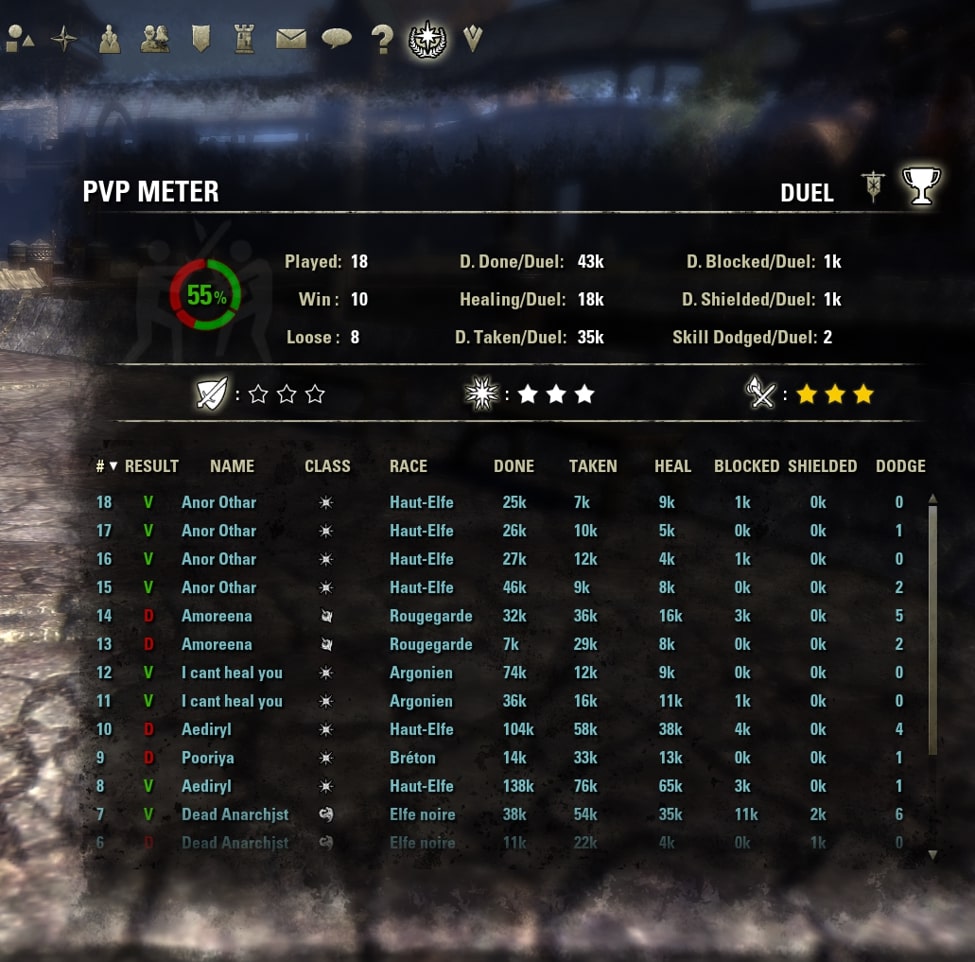Open the collections shapes icon in top bar
975x962 pixels.
(x=20, y=39)
